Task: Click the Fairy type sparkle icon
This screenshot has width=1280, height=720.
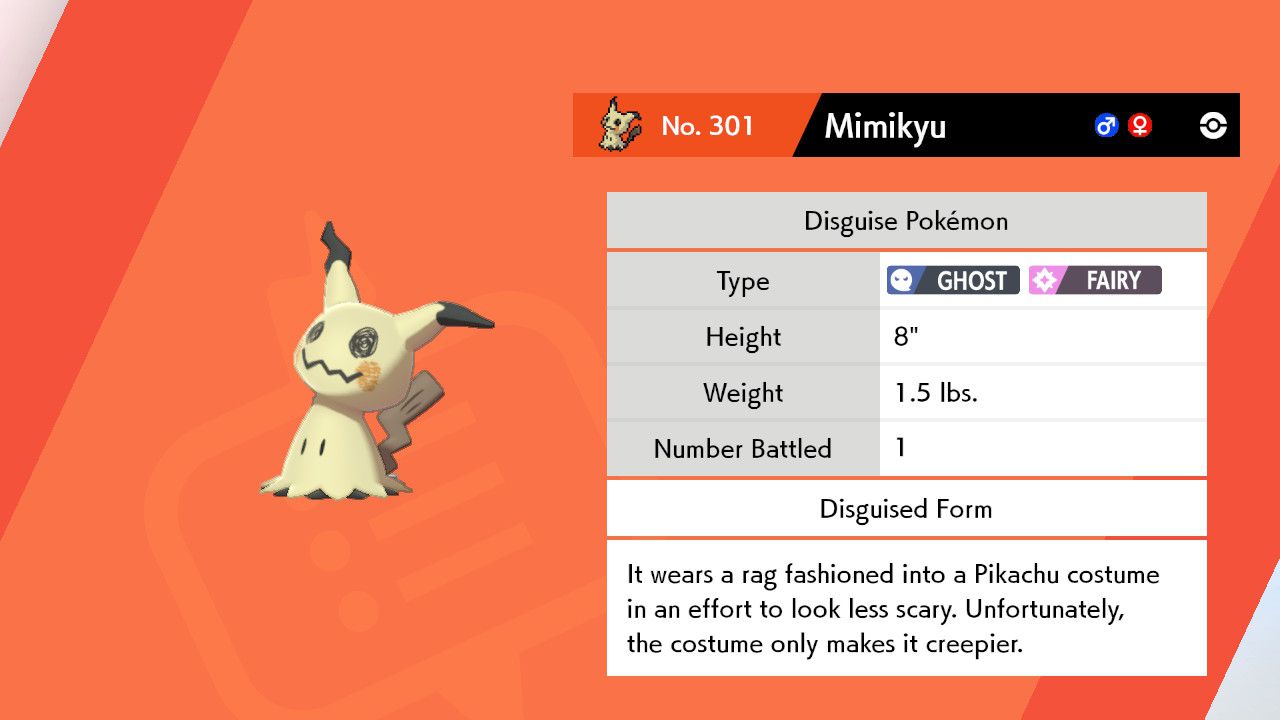Action: click(1046, 280)
